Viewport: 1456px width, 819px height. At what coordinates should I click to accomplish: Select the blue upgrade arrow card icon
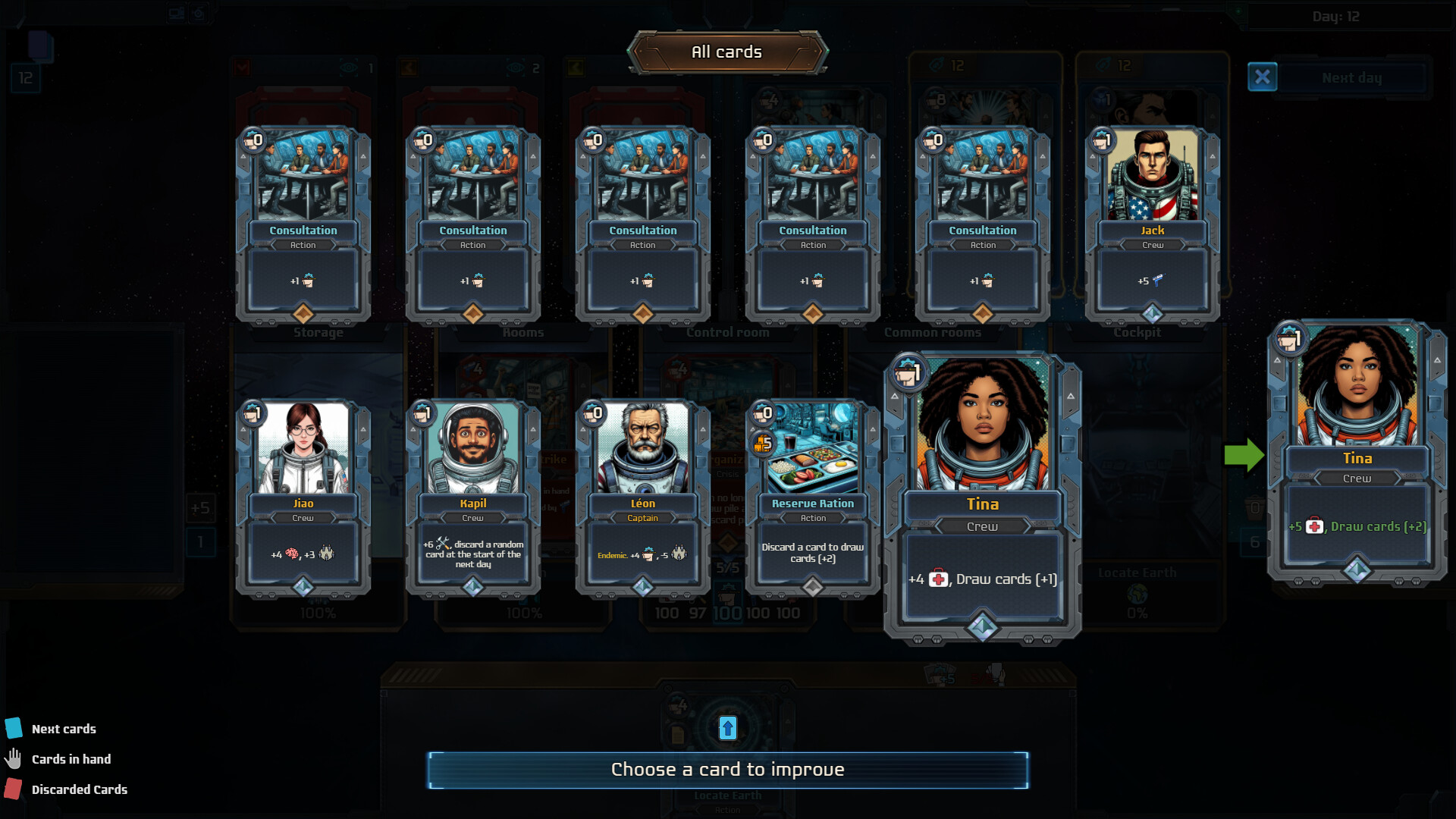point(726,726)
